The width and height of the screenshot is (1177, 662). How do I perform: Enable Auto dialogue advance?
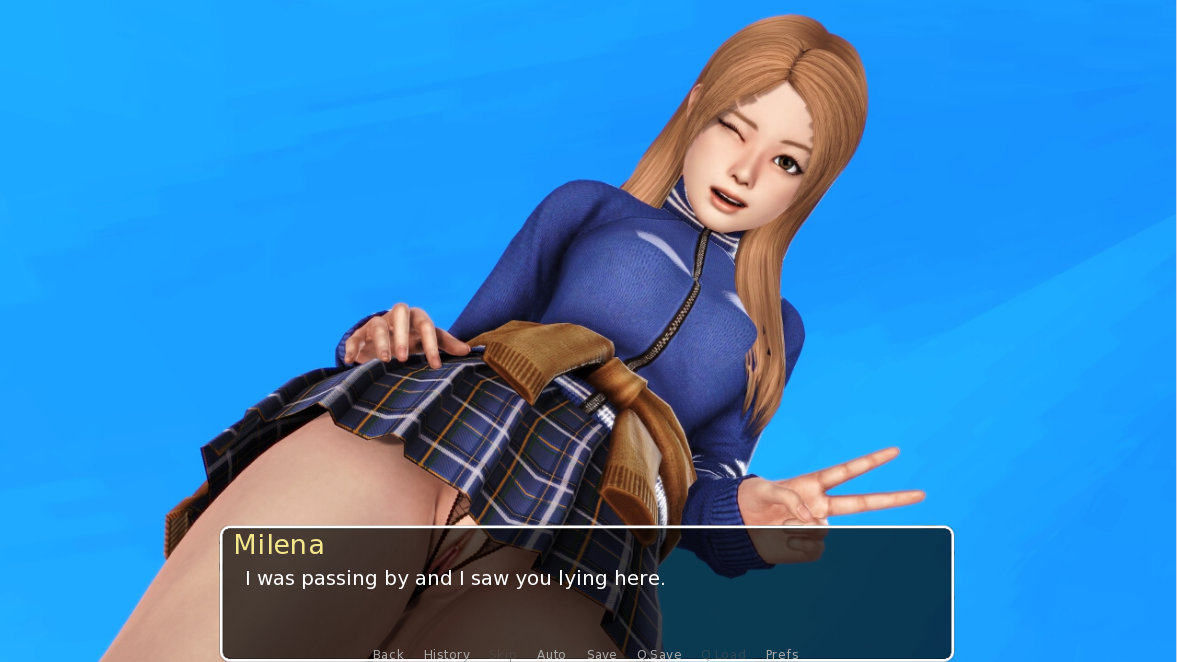(551, 654)
